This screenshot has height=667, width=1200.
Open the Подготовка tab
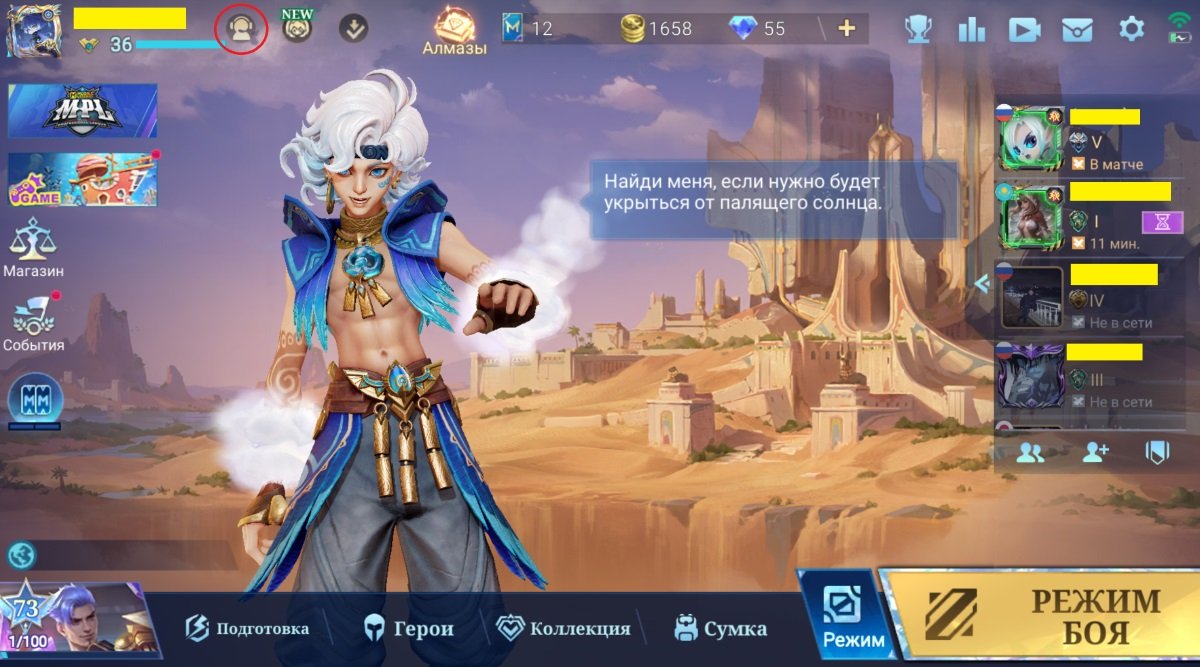(x=247, y=629)
